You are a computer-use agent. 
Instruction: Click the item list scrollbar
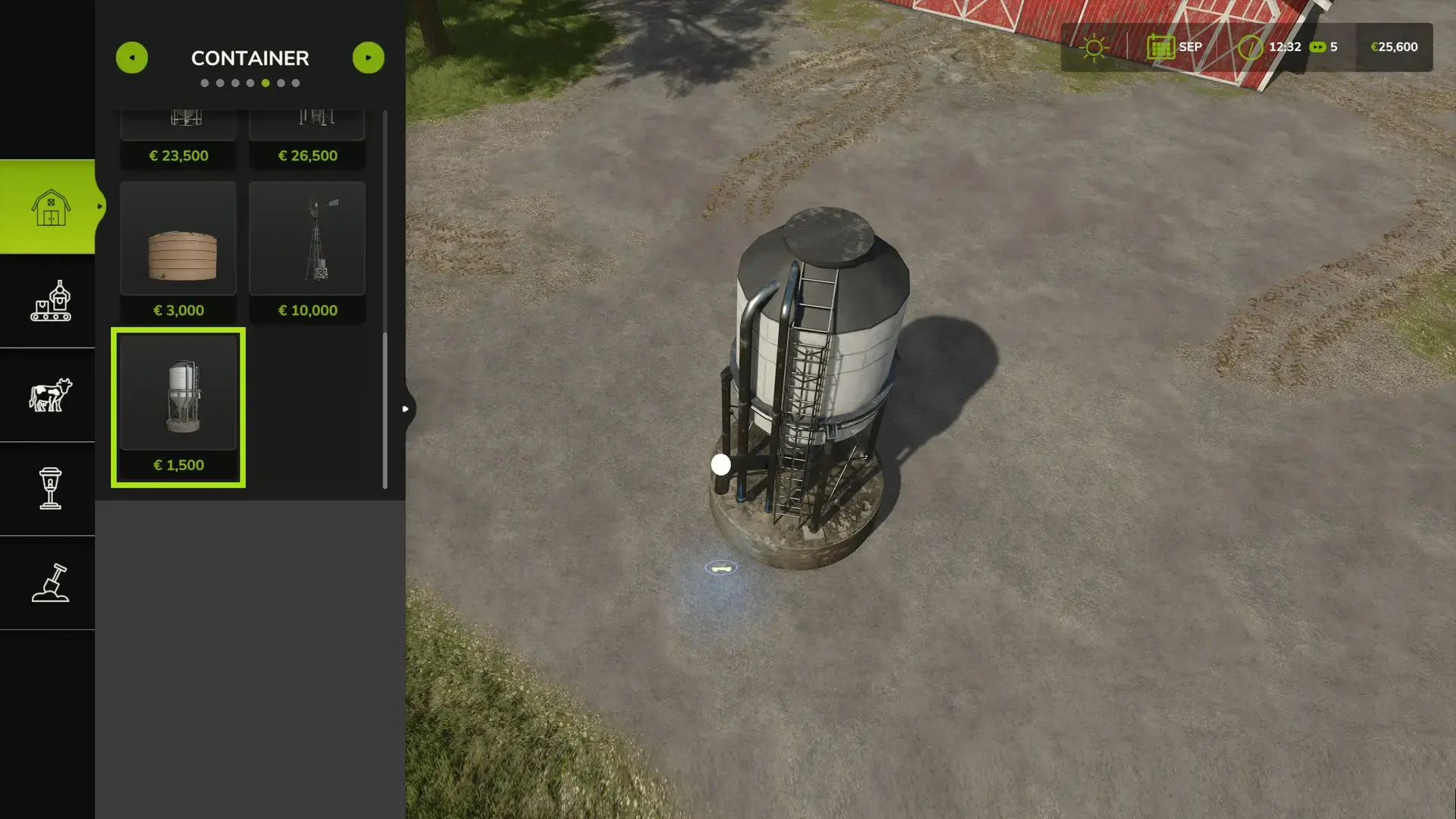coord(385,409)
